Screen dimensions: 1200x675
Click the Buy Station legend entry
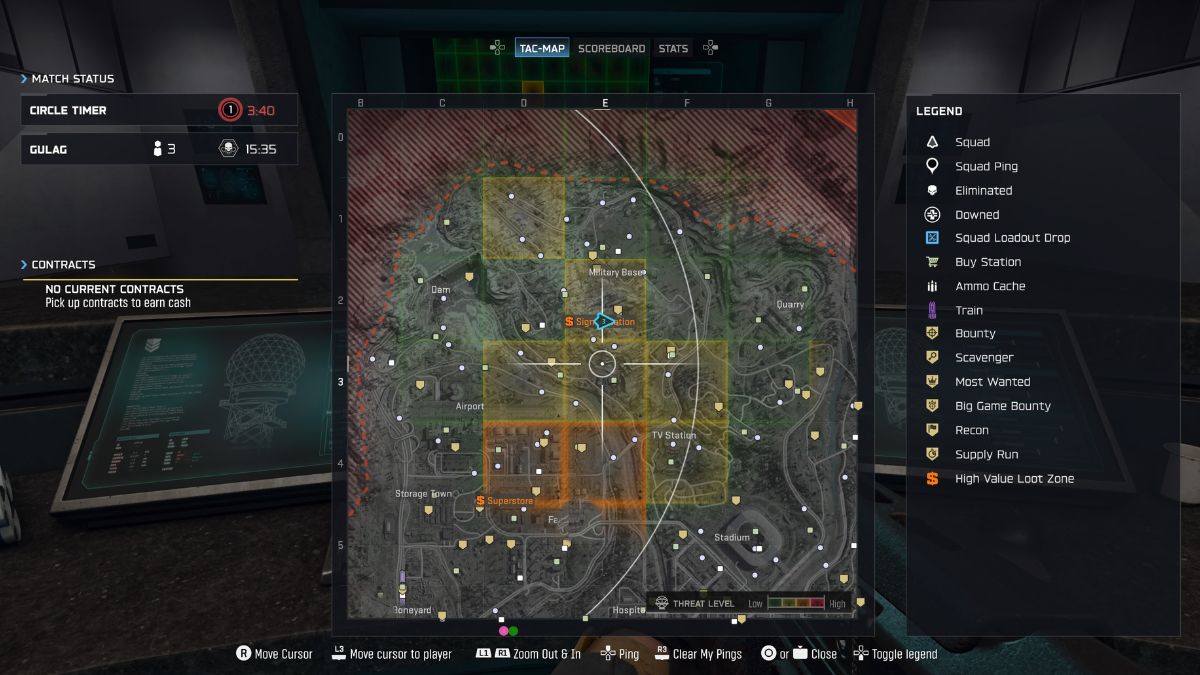[987, 262]
